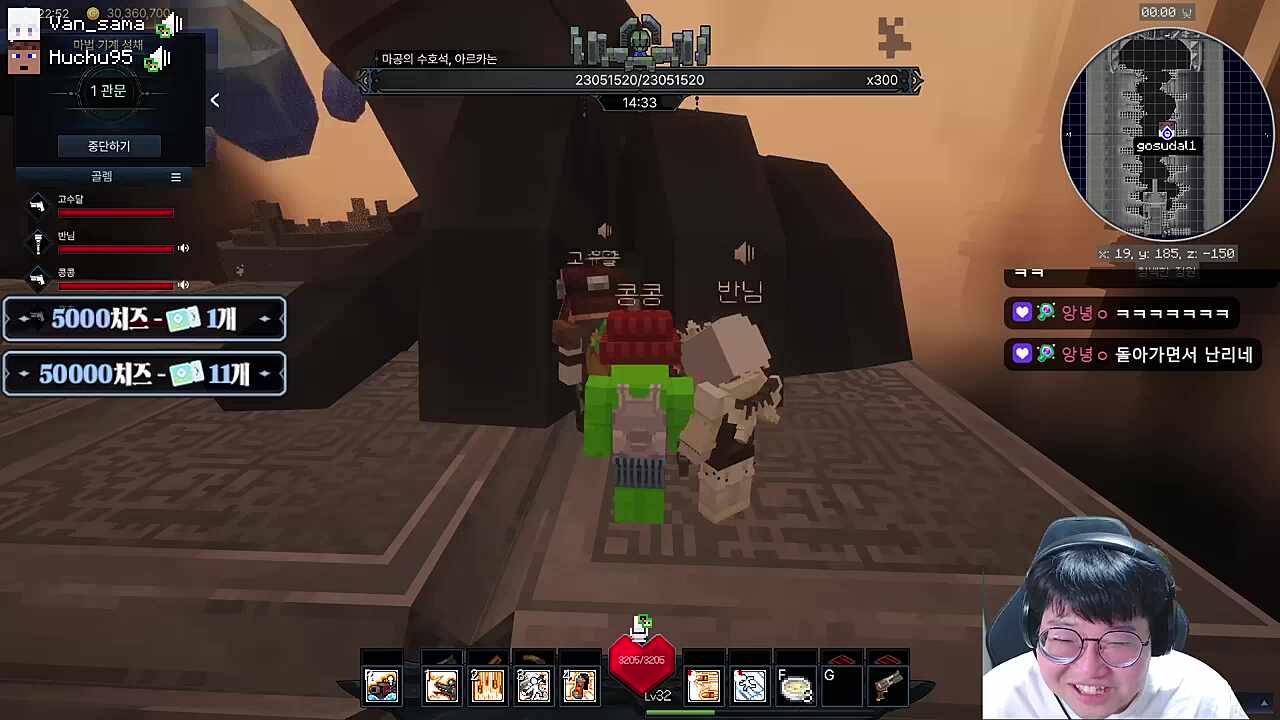The width and height of the screenshot is (1280, 720).
Task: Activate the skill in hotbar slot 2
Action: (x=487, y=685)
